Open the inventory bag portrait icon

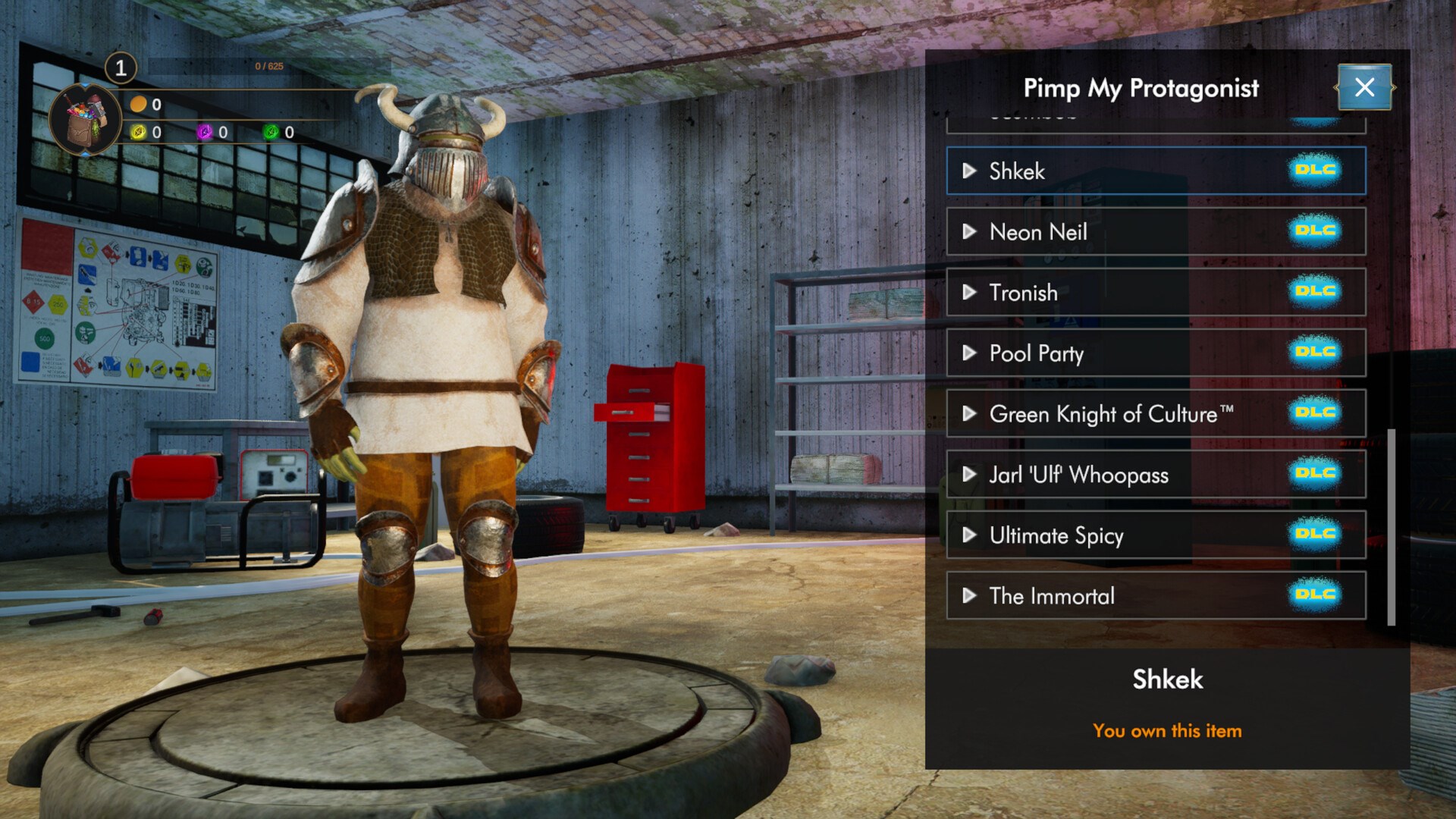[x=86, y=114]
